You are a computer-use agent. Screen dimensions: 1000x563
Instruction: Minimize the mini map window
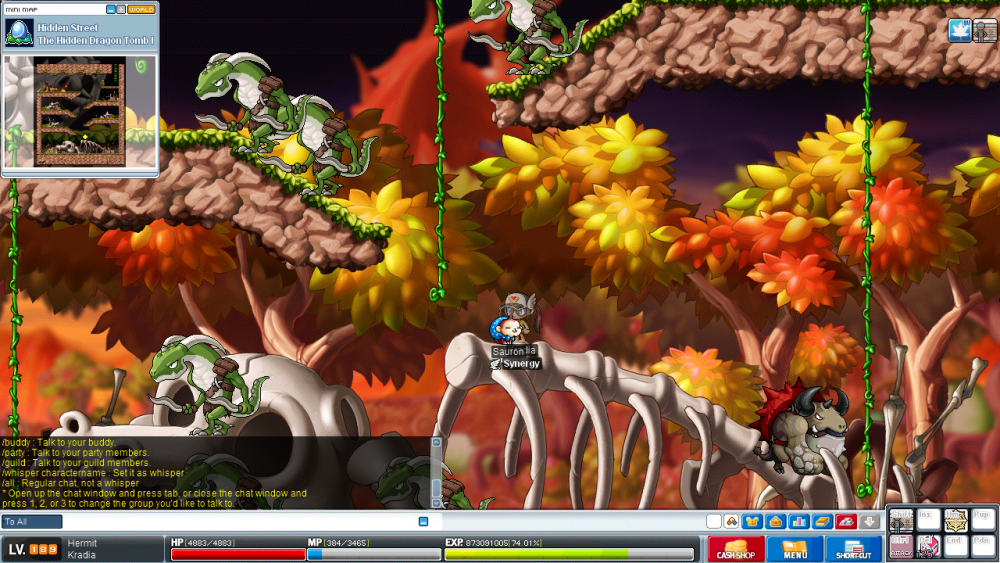tap(111, 9)
